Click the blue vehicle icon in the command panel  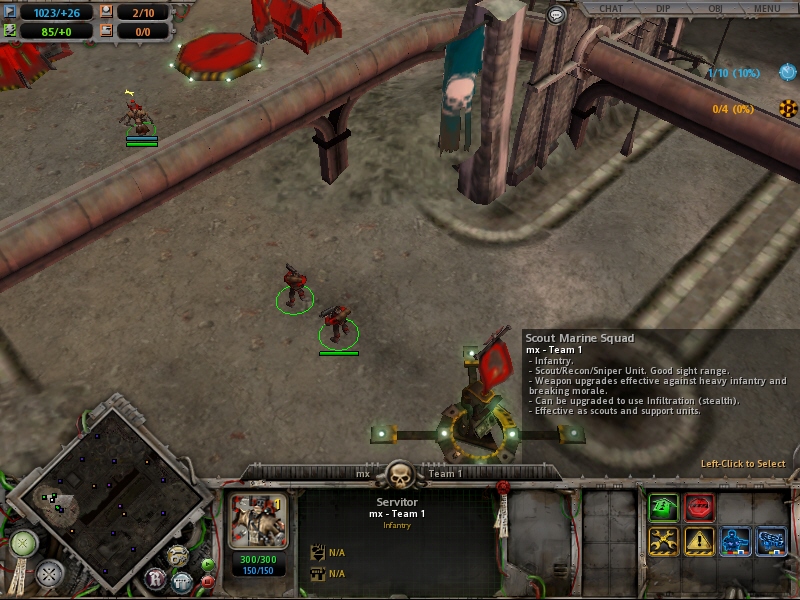[771, 541]
